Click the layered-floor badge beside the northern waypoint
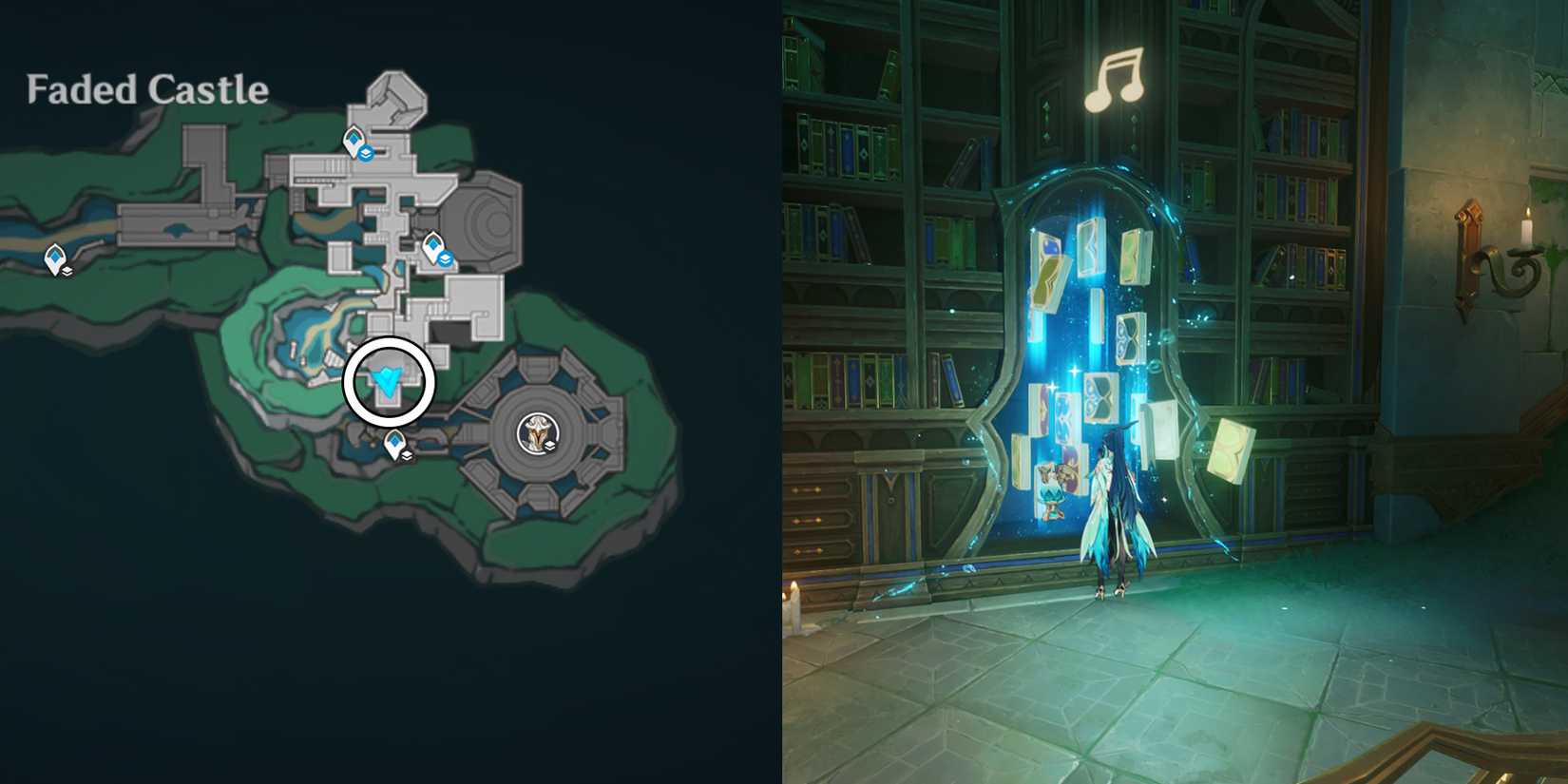This screenshot has height=784, width=1568. [364, 154]
